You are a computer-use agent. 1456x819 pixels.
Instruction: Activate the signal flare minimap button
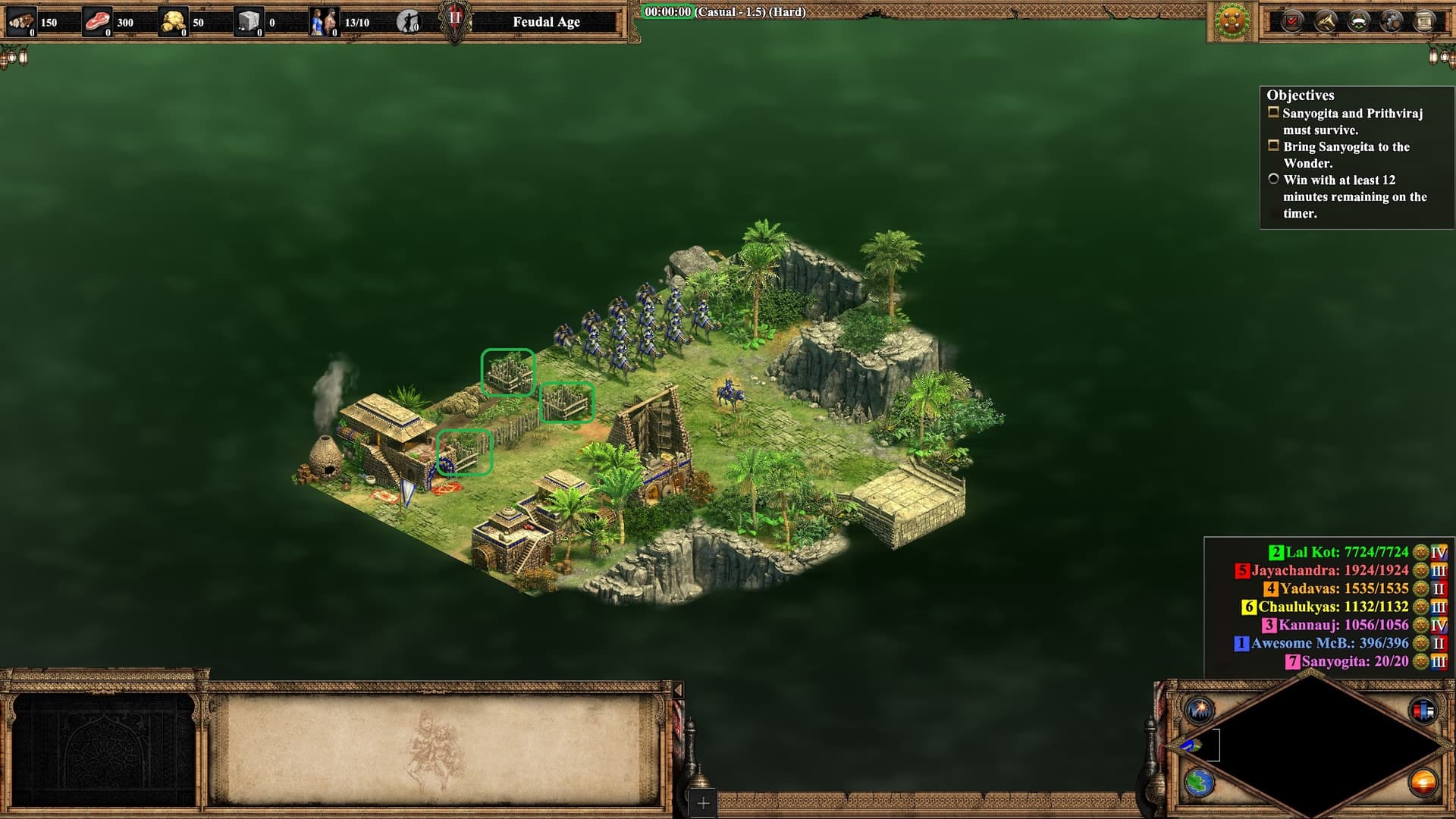[x=1200, y=711]
